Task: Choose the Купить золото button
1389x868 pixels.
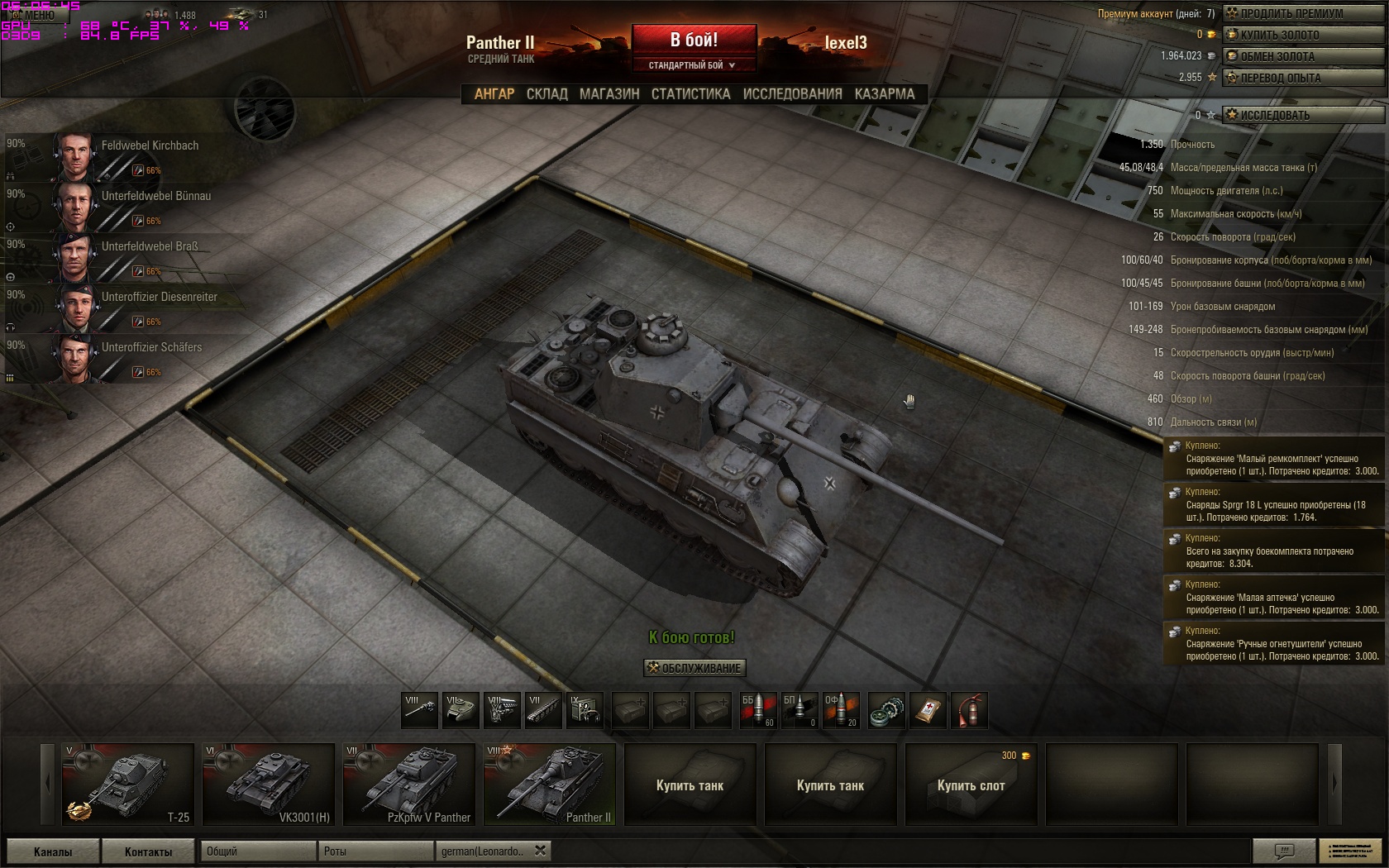Action: [x=1303, y=35]
